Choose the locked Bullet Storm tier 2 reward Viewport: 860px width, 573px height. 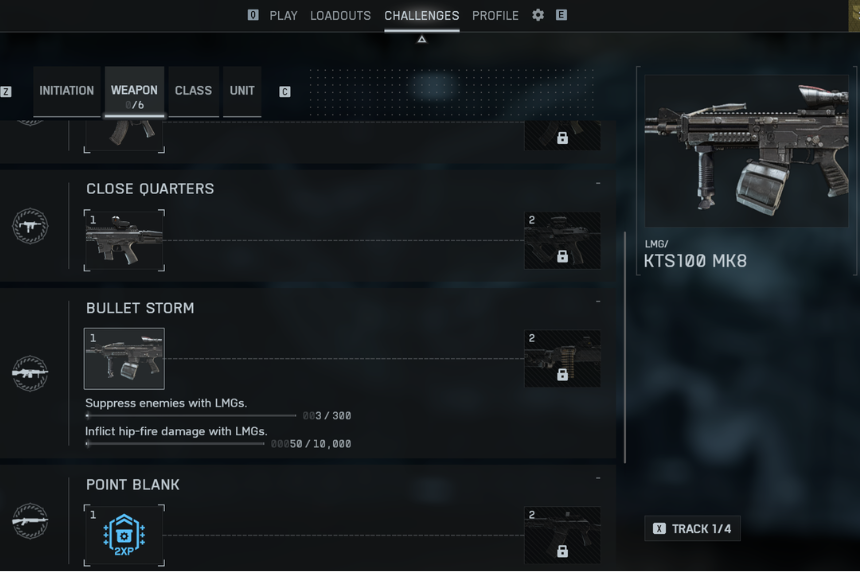point(562,359)
